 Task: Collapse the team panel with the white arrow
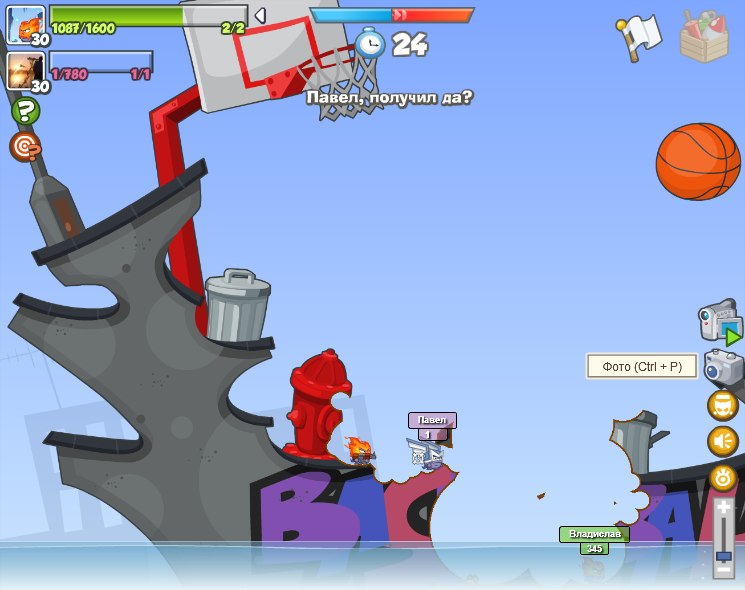pyautogui.click(x=260, y=16)
